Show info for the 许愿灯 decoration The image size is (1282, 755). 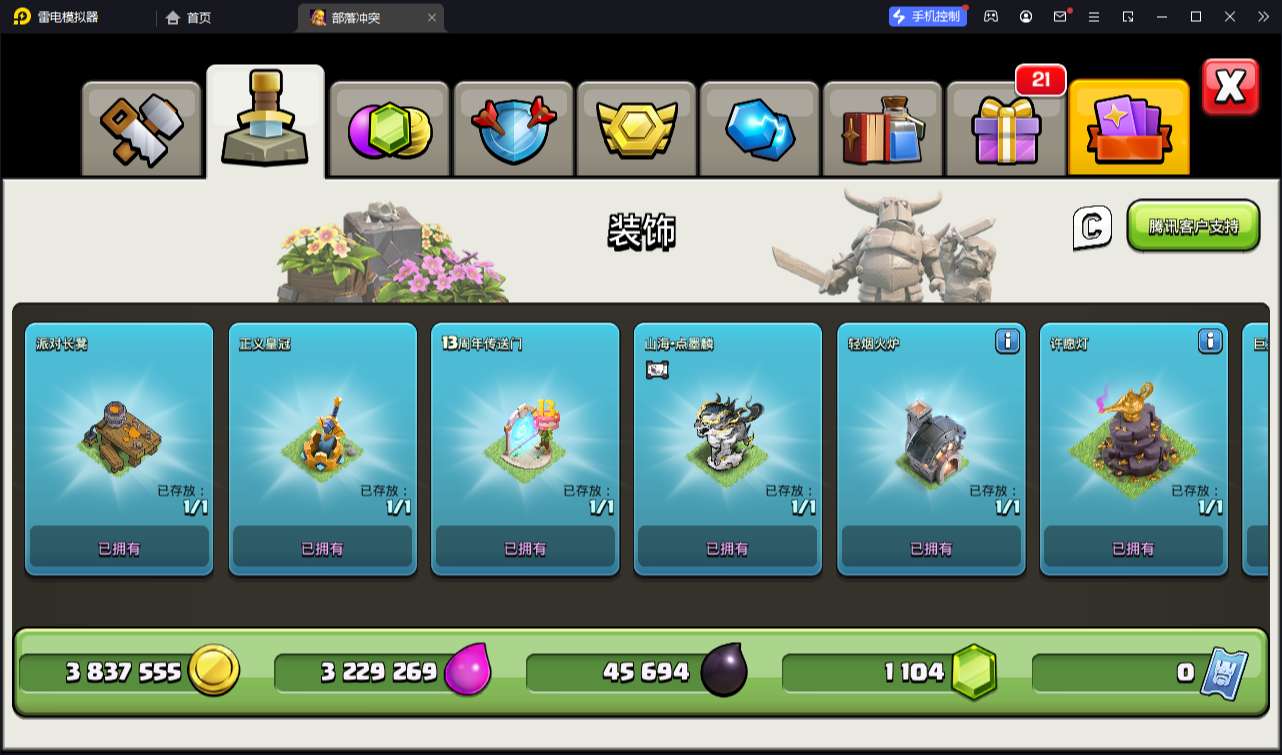click(x=1209, y=342)
